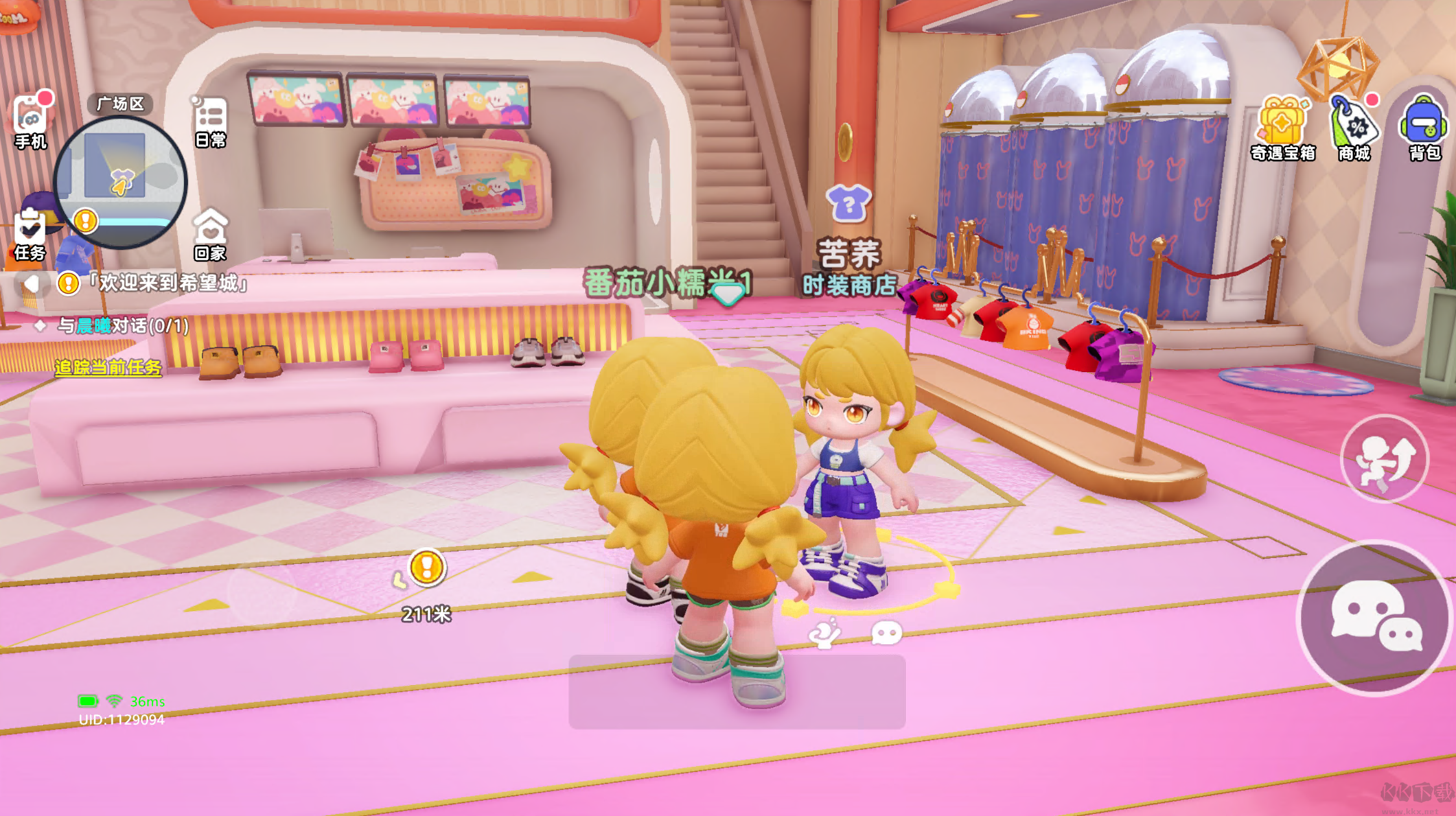Select the small wave emote icon

[x=825, y=633]
